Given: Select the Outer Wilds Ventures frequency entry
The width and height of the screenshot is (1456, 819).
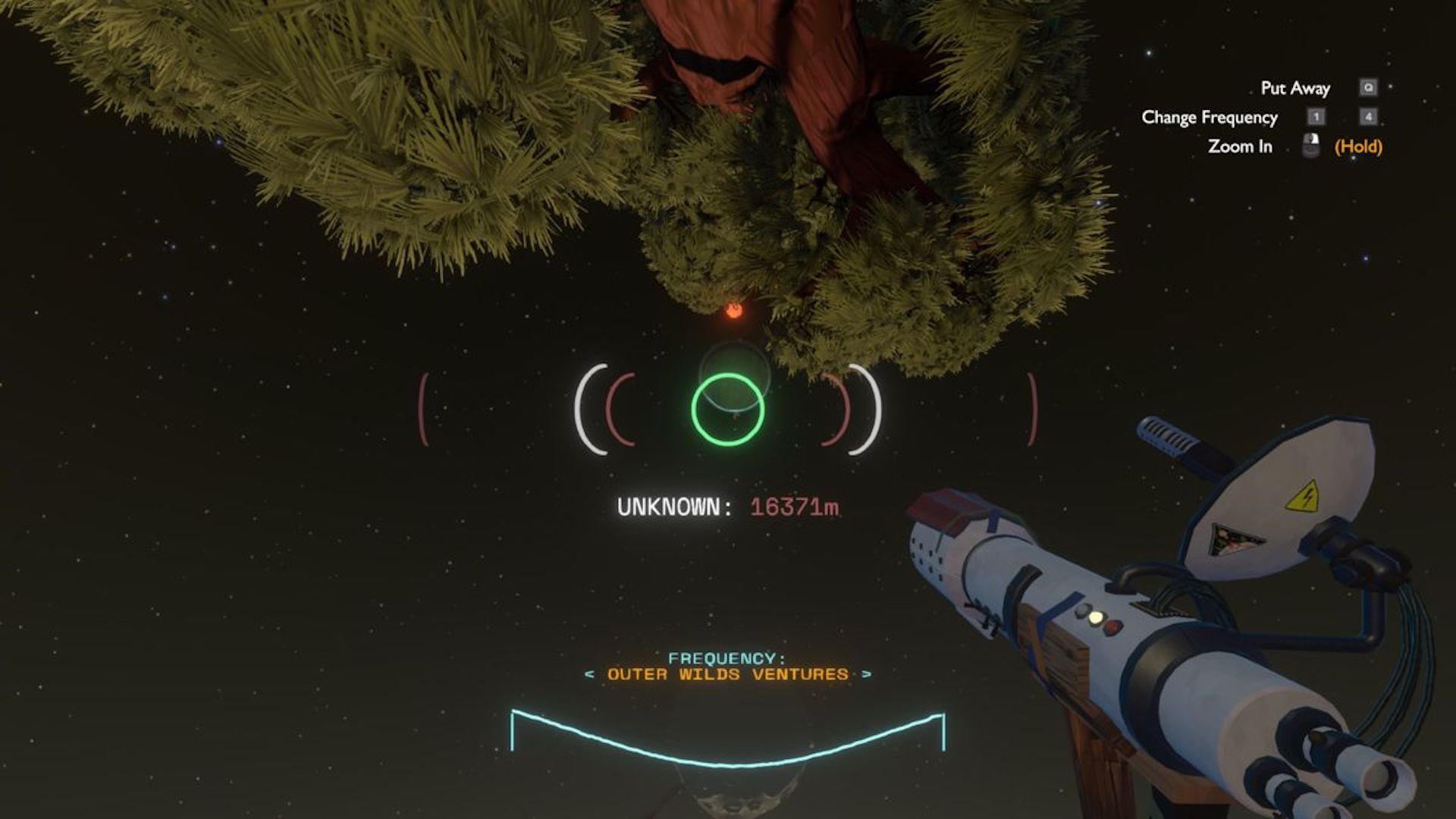Looking at the screenshot, I should click(728, 673).
